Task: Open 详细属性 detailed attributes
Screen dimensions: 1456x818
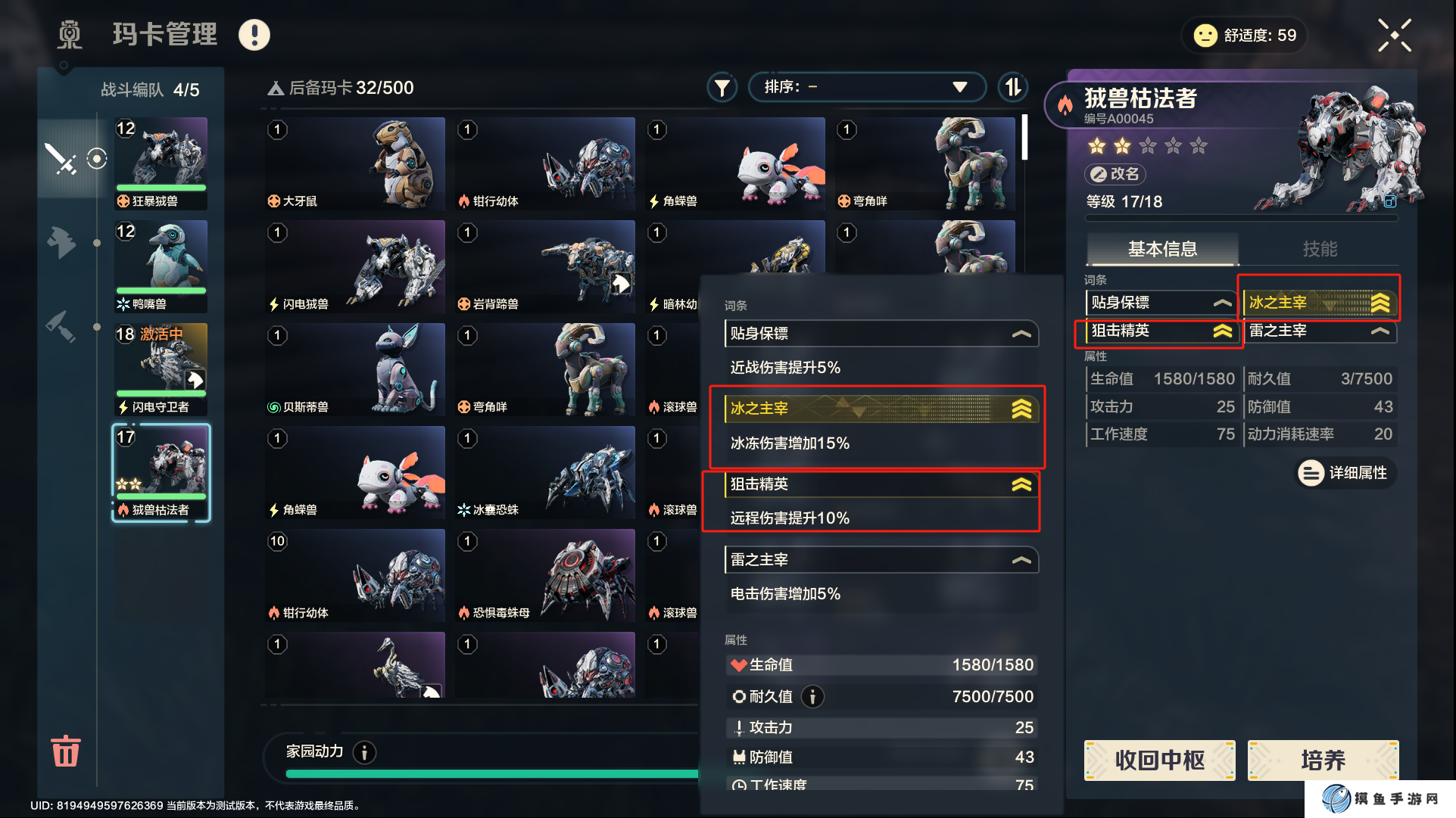Action: [x=1345, y=473]
